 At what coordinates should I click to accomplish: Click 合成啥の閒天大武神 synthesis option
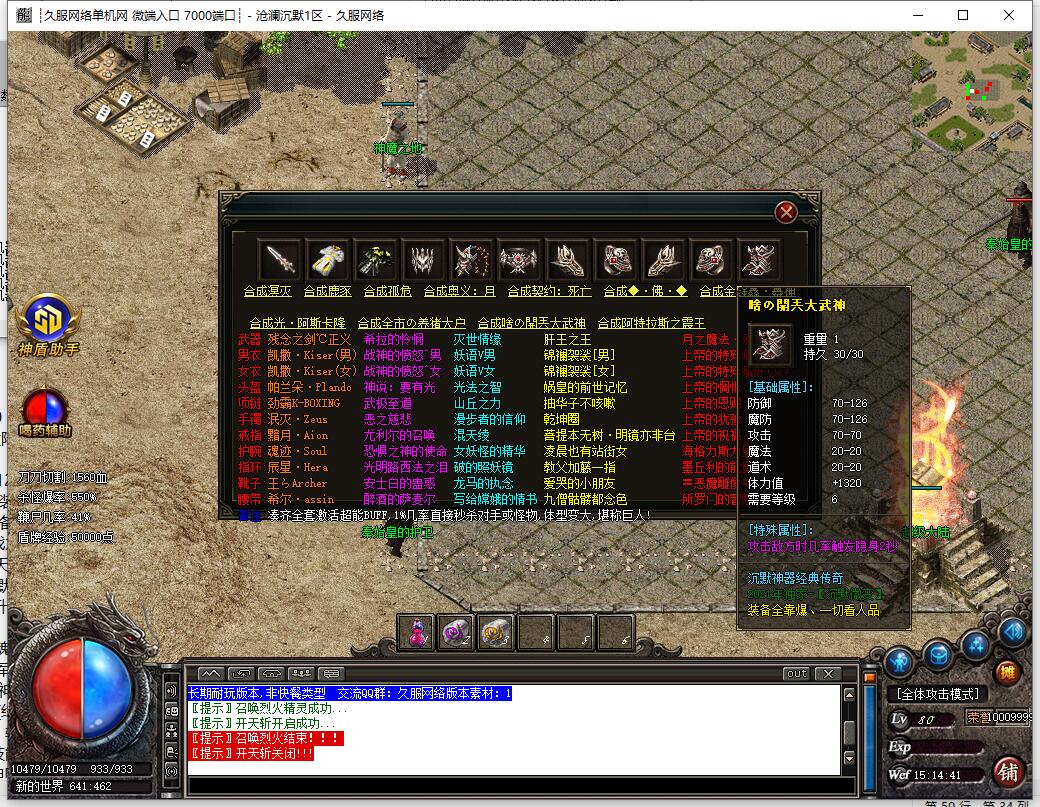pyautogui.click(x=531, y=323)
